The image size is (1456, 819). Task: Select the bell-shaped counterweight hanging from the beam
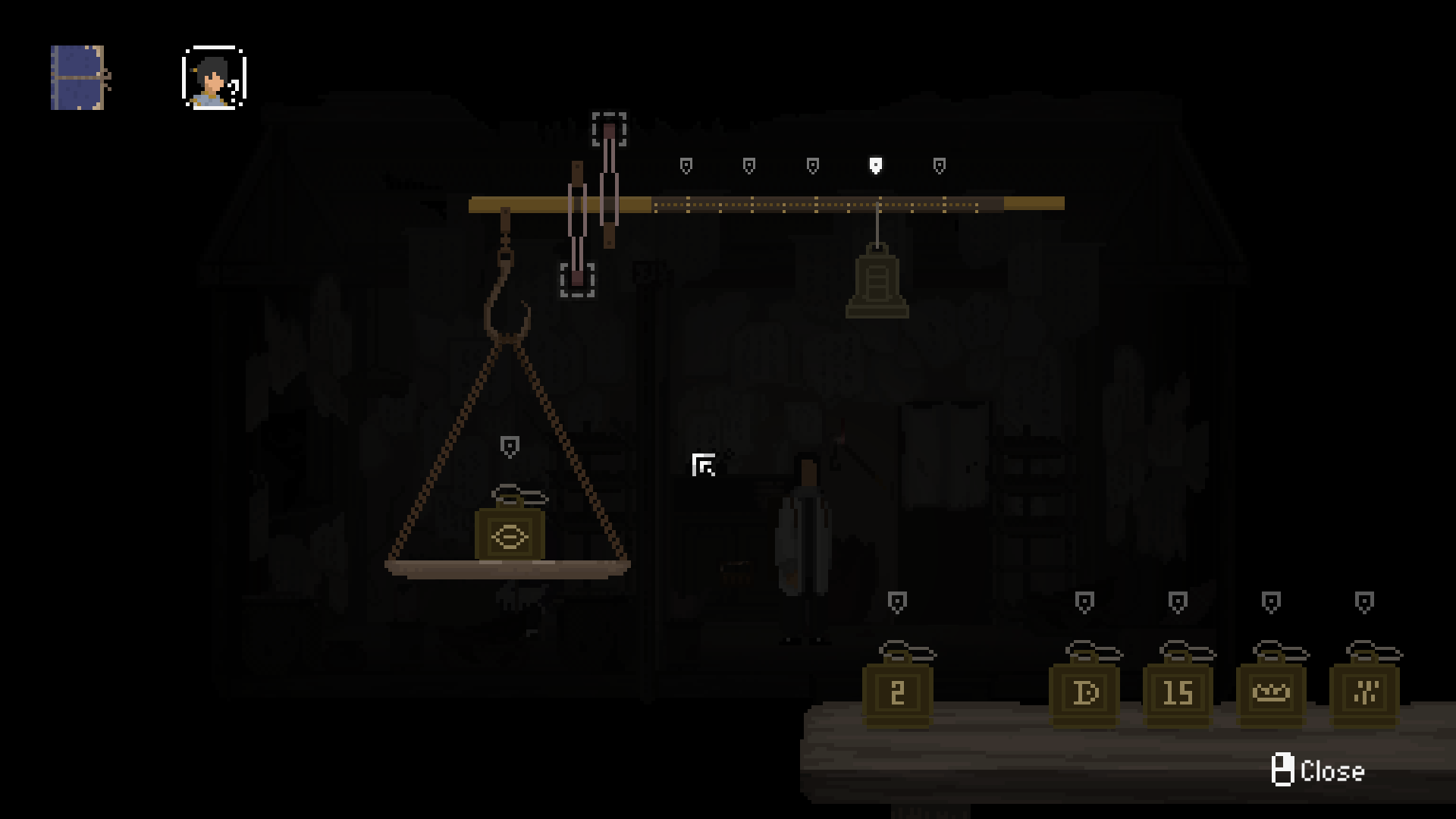coord(877,284)
